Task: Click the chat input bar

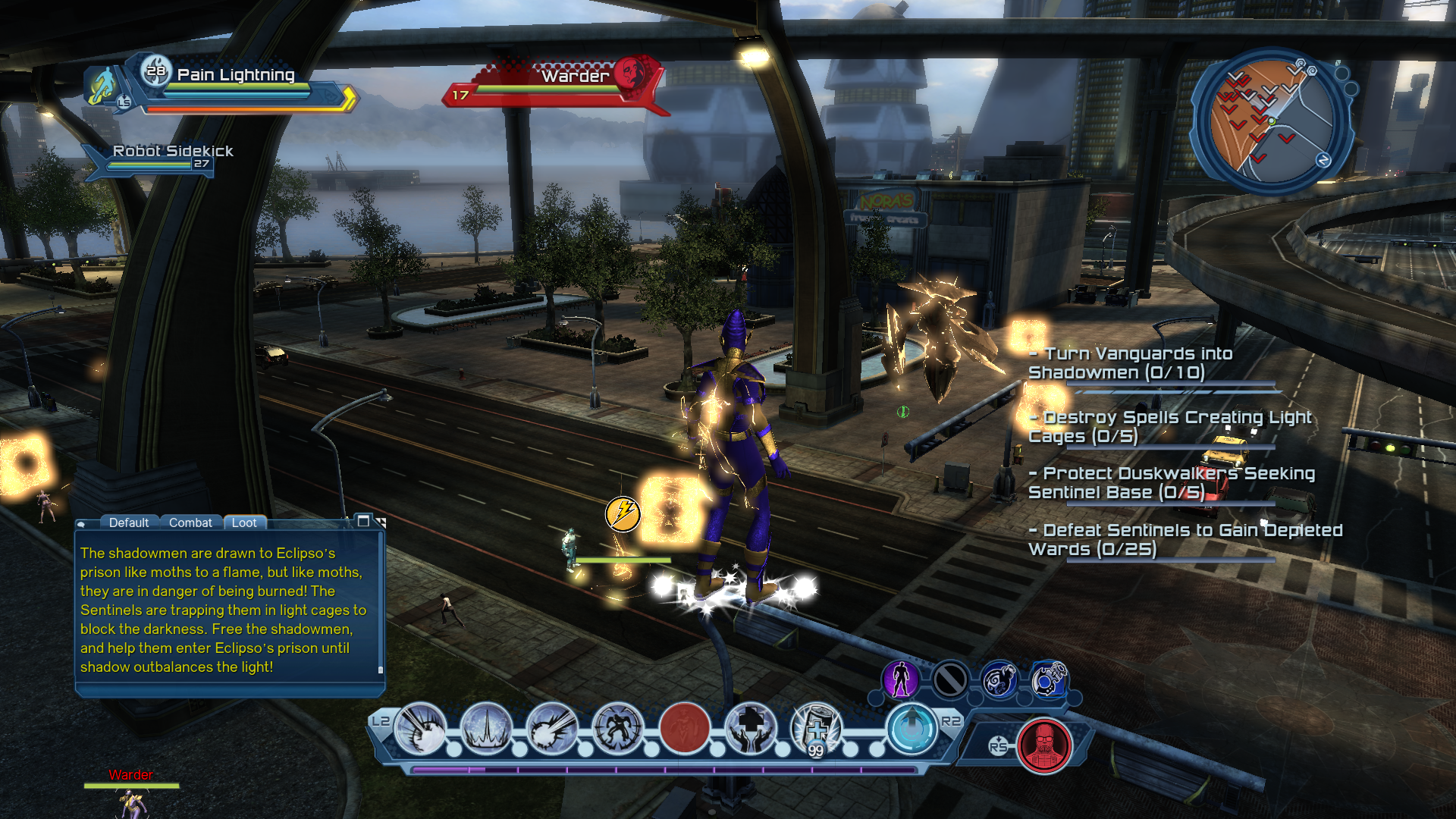Action: pos(227,689)
